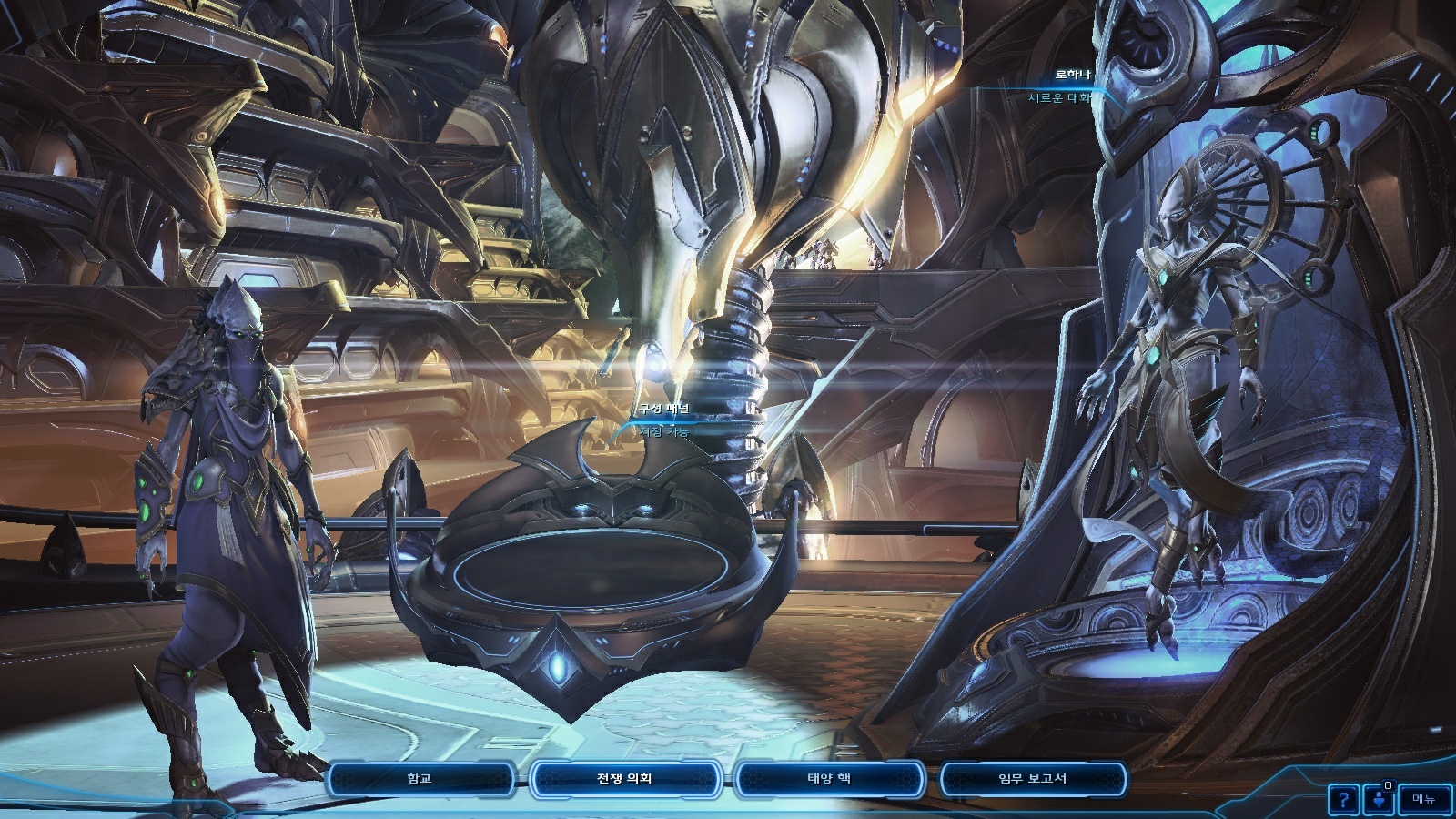Select the 전쟁 의회 (War Council) button
Image resolution: width=1456 pixels, height=819 pixels.
pos(624,779)
